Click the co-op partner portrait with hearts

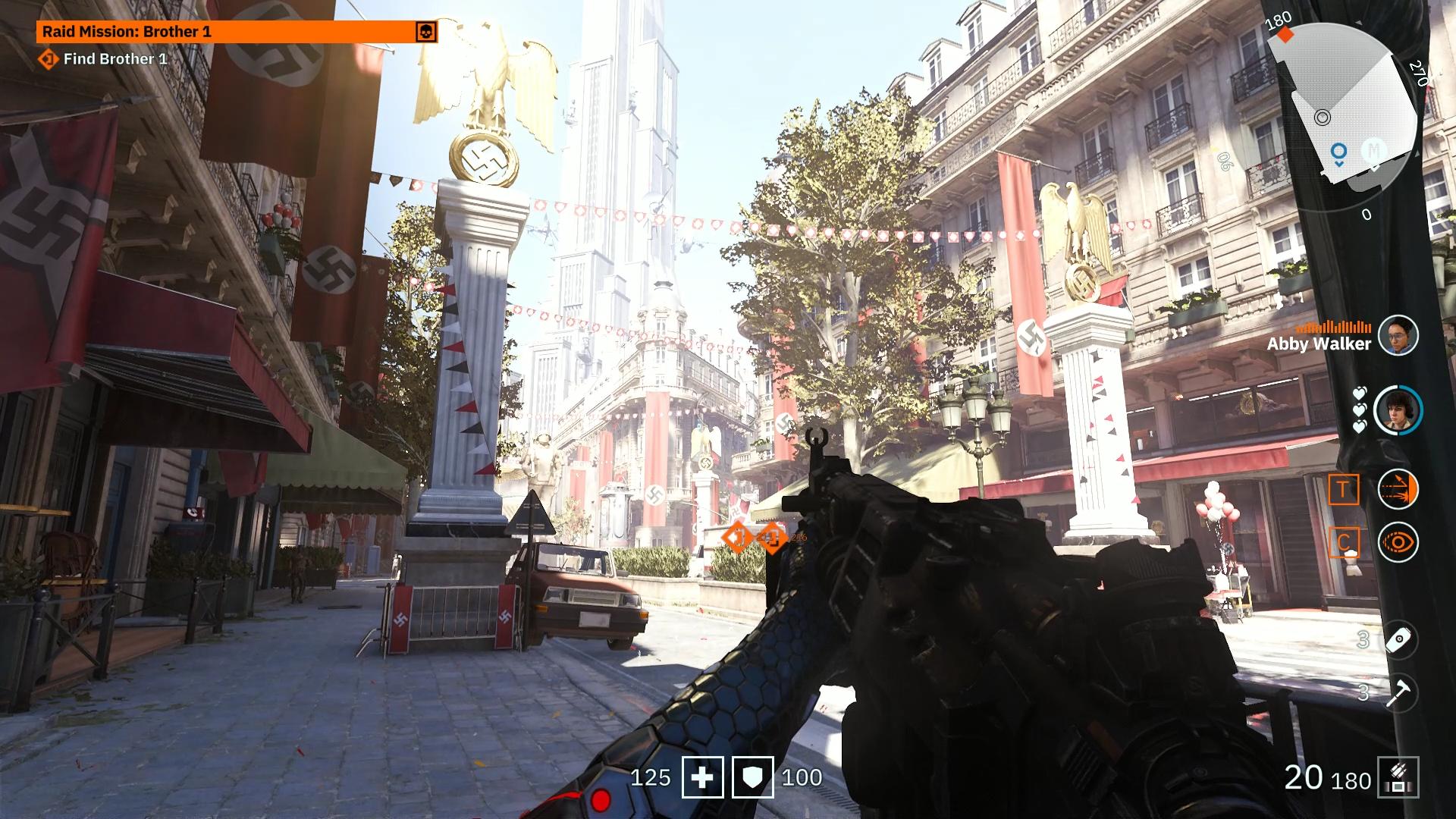click(x=1398, y=410)
